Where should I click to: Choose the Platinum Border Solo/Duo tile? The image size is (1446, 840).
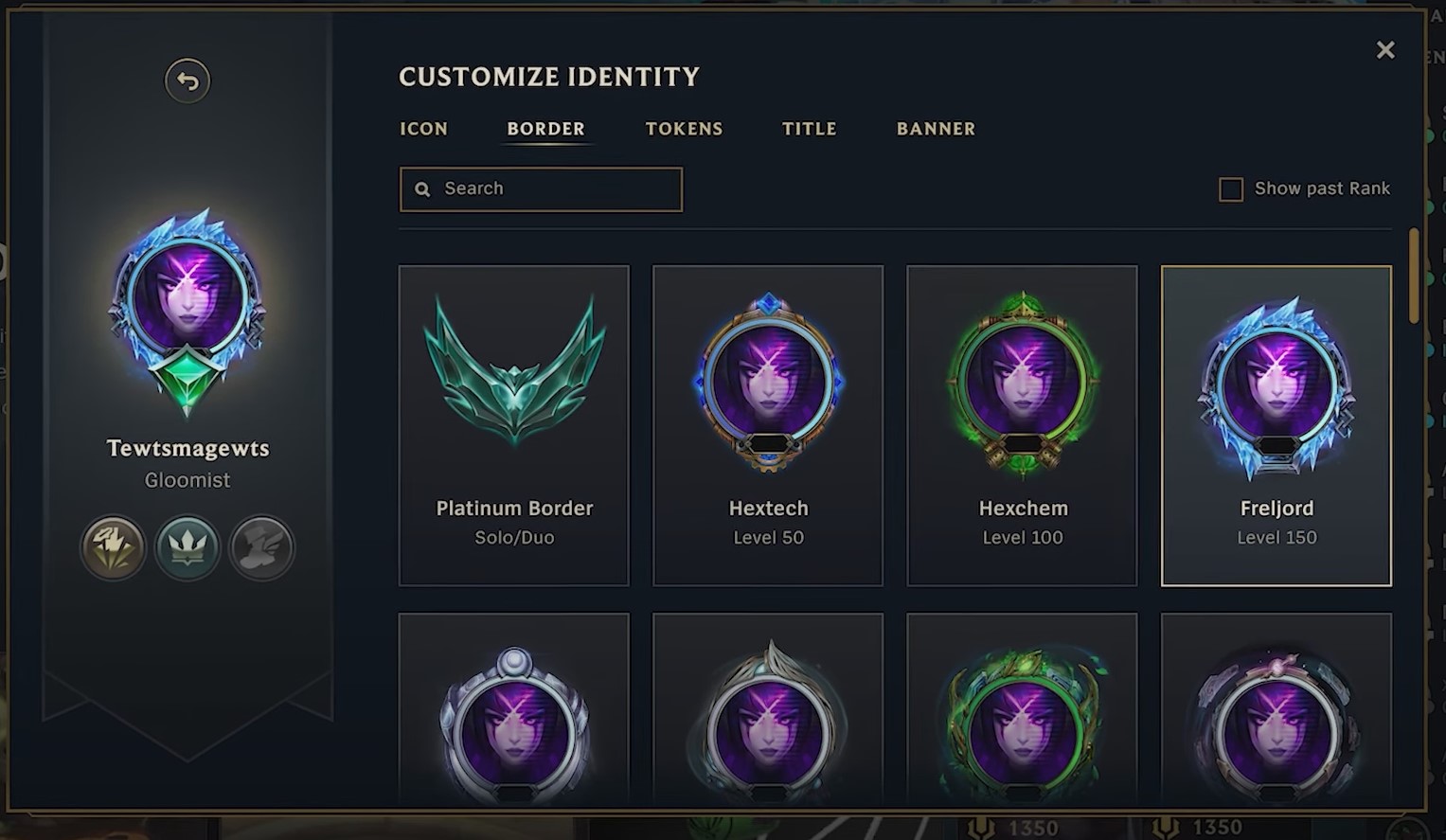(x=514, y=425)
